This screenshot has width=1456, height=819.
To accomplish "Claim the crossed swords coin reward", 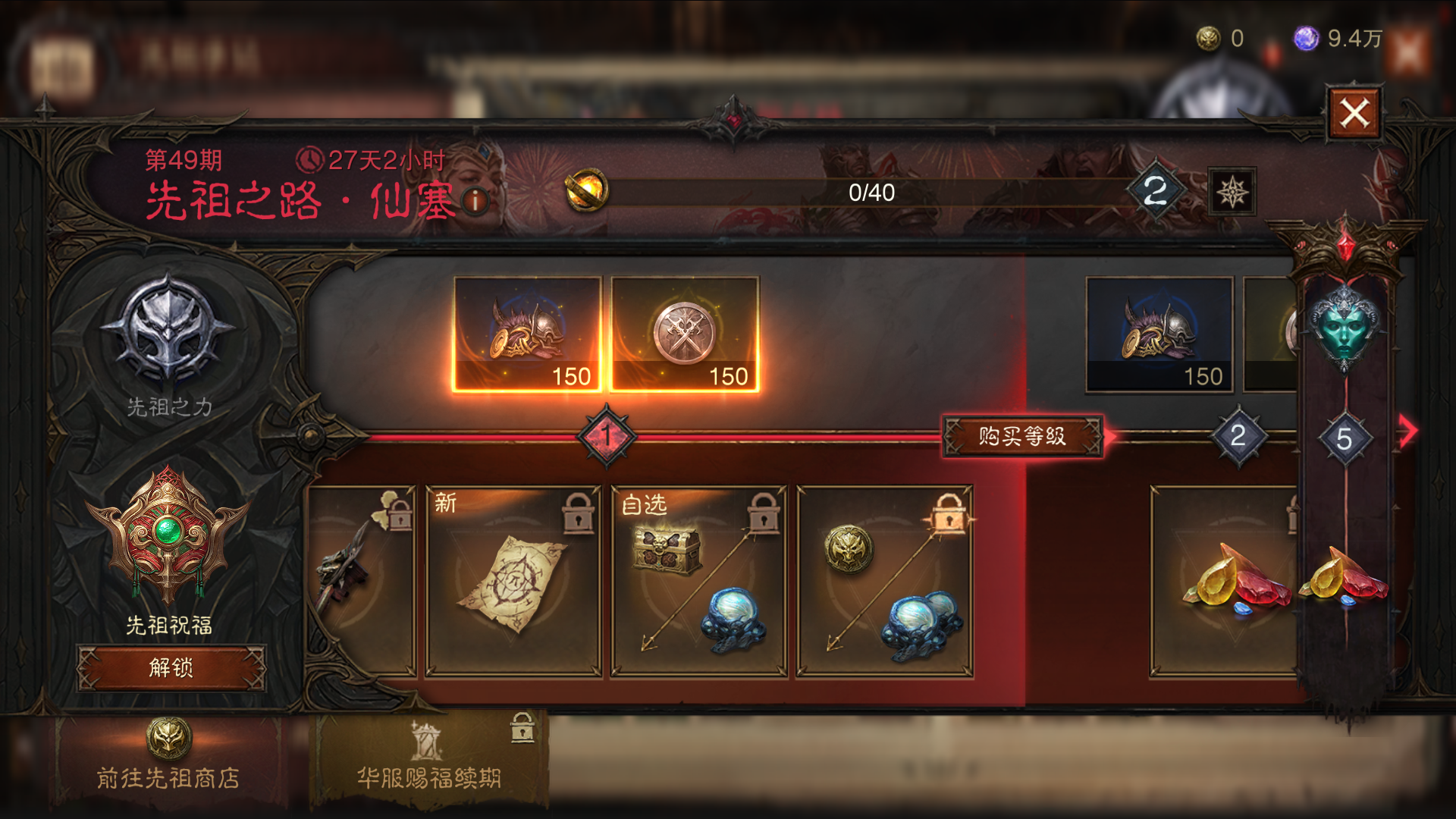I will [685, 334].
